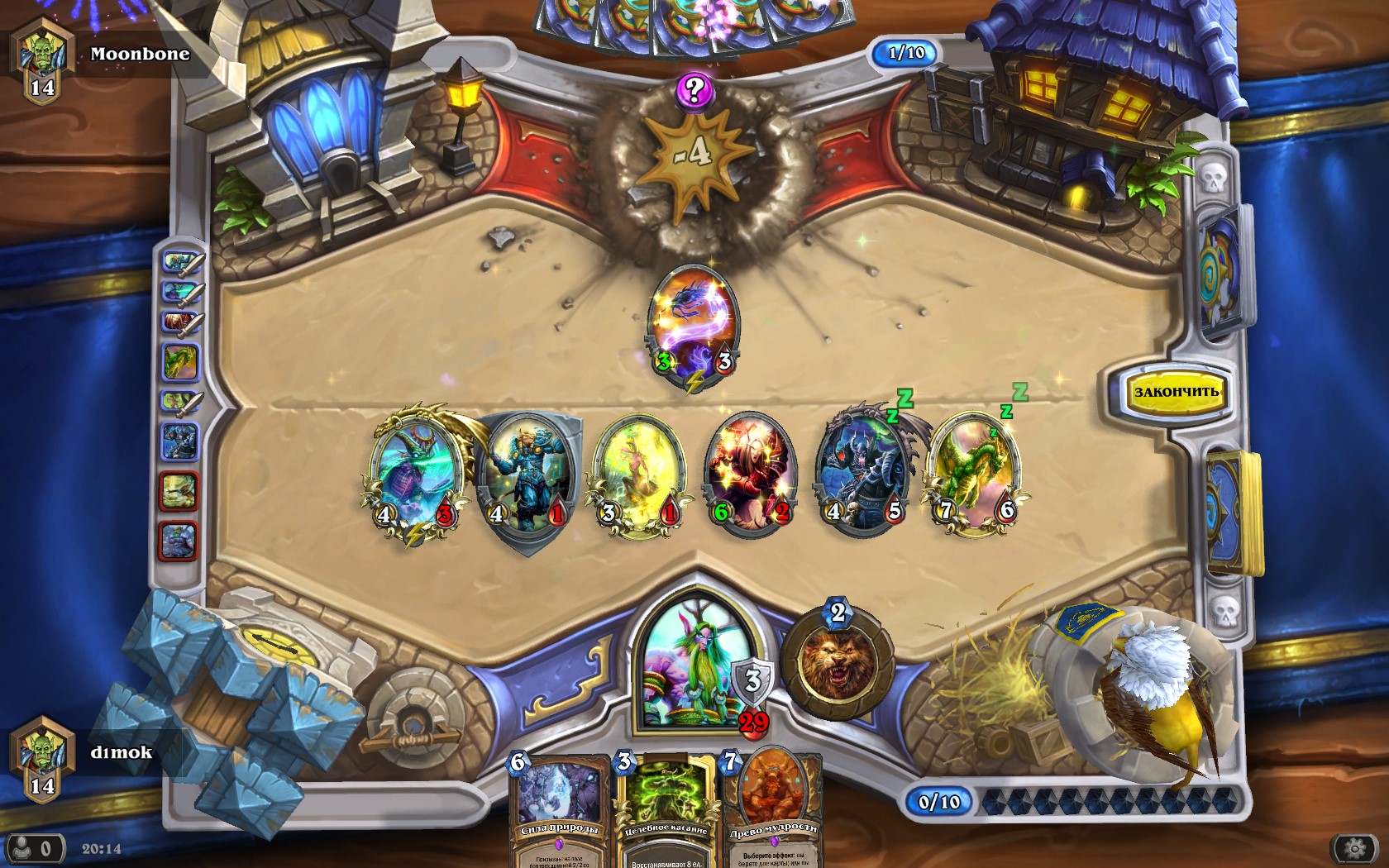Click the yellow ЗАКОНЧИТЬ end turn button
Screen dimensions: 1389x868
pos(1175,392)
